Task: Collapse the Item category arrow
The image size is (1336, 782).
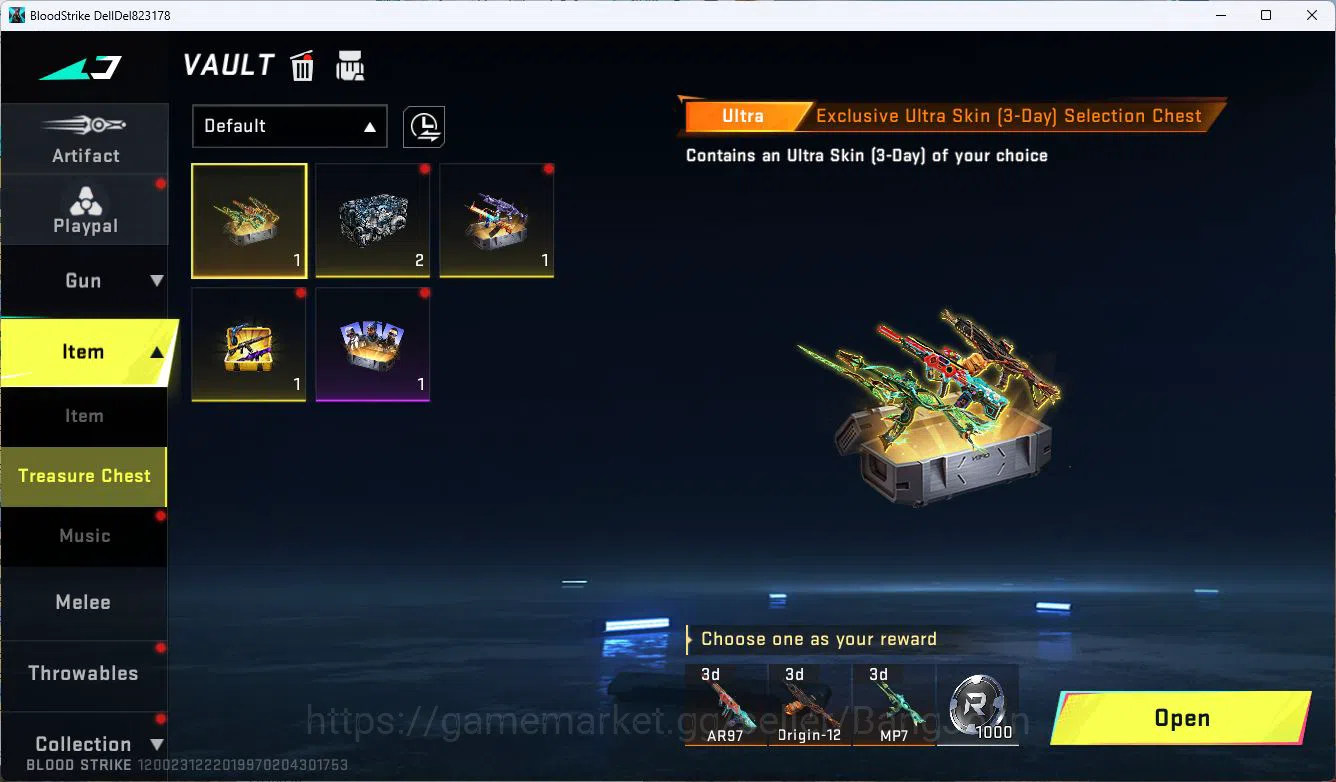Action: (157, 352)
